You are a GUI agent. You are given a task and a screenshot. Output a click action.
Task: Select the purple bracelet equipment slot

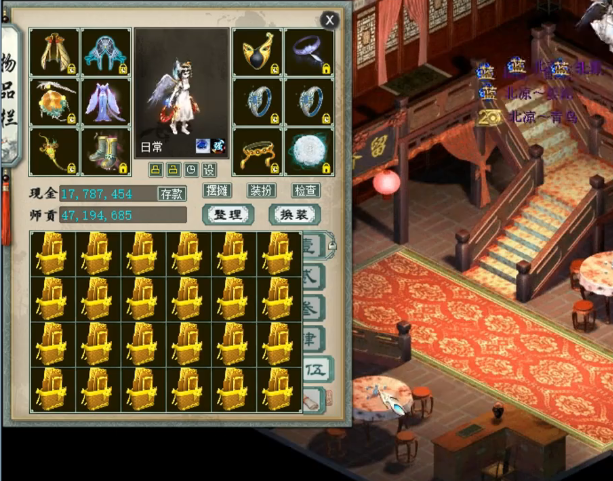coord(309,52)
